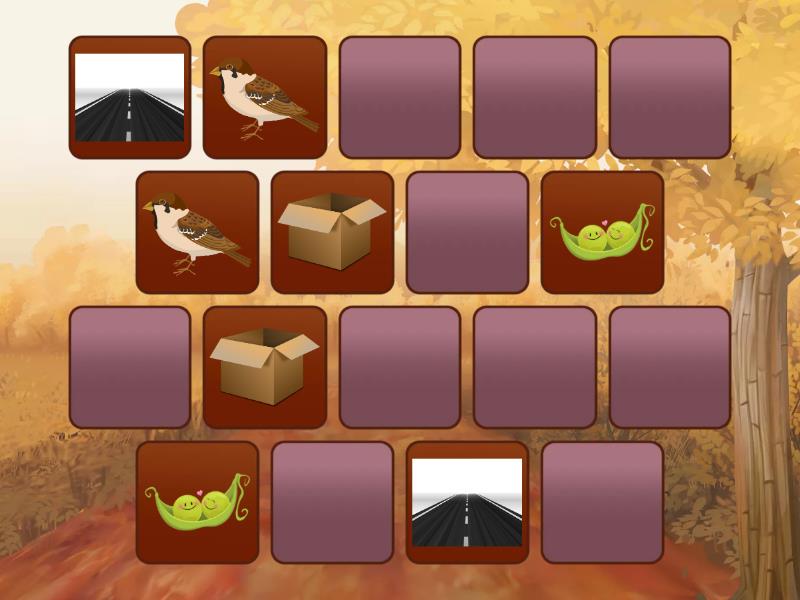Viewport: 800px width, 600px height.
Task: Reveal the face-down card between peas and road
Action: (x=332, y=502)
